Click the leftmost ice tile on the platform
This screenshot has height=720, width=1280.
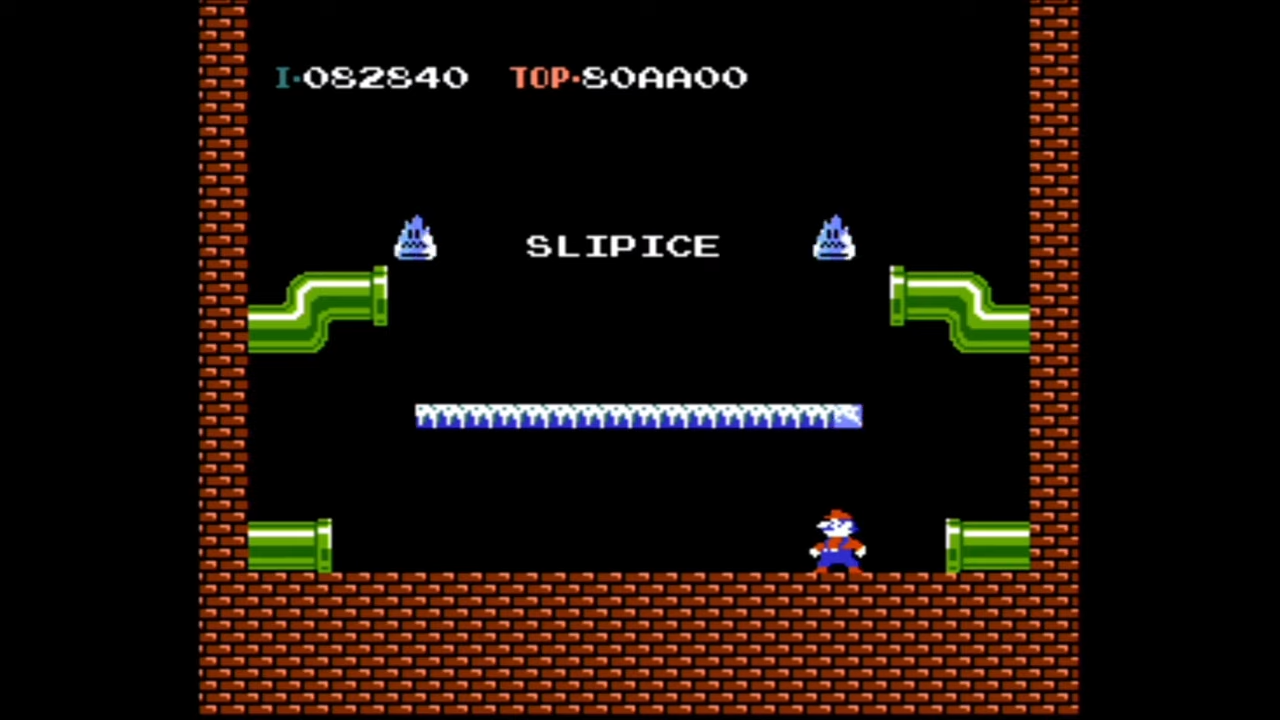click(x=425, y=417)
